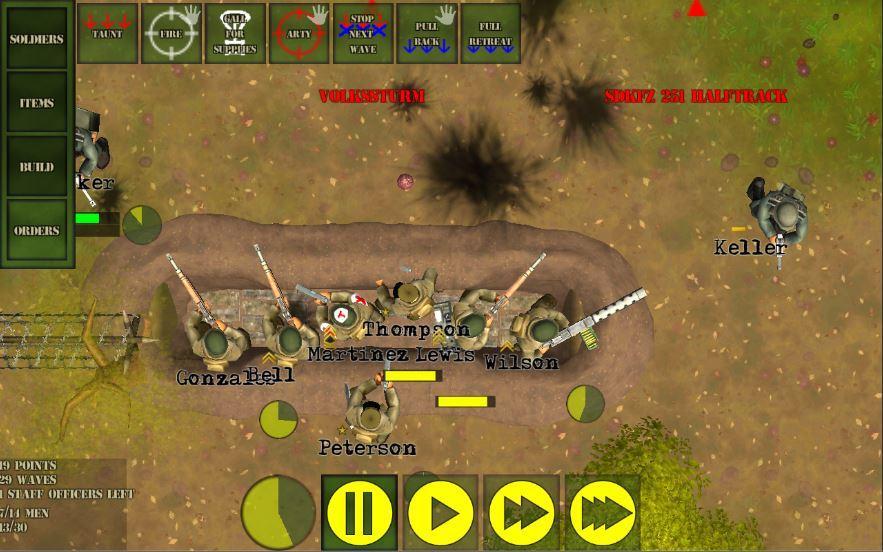Open the Build menu

(x=37, y=167)
